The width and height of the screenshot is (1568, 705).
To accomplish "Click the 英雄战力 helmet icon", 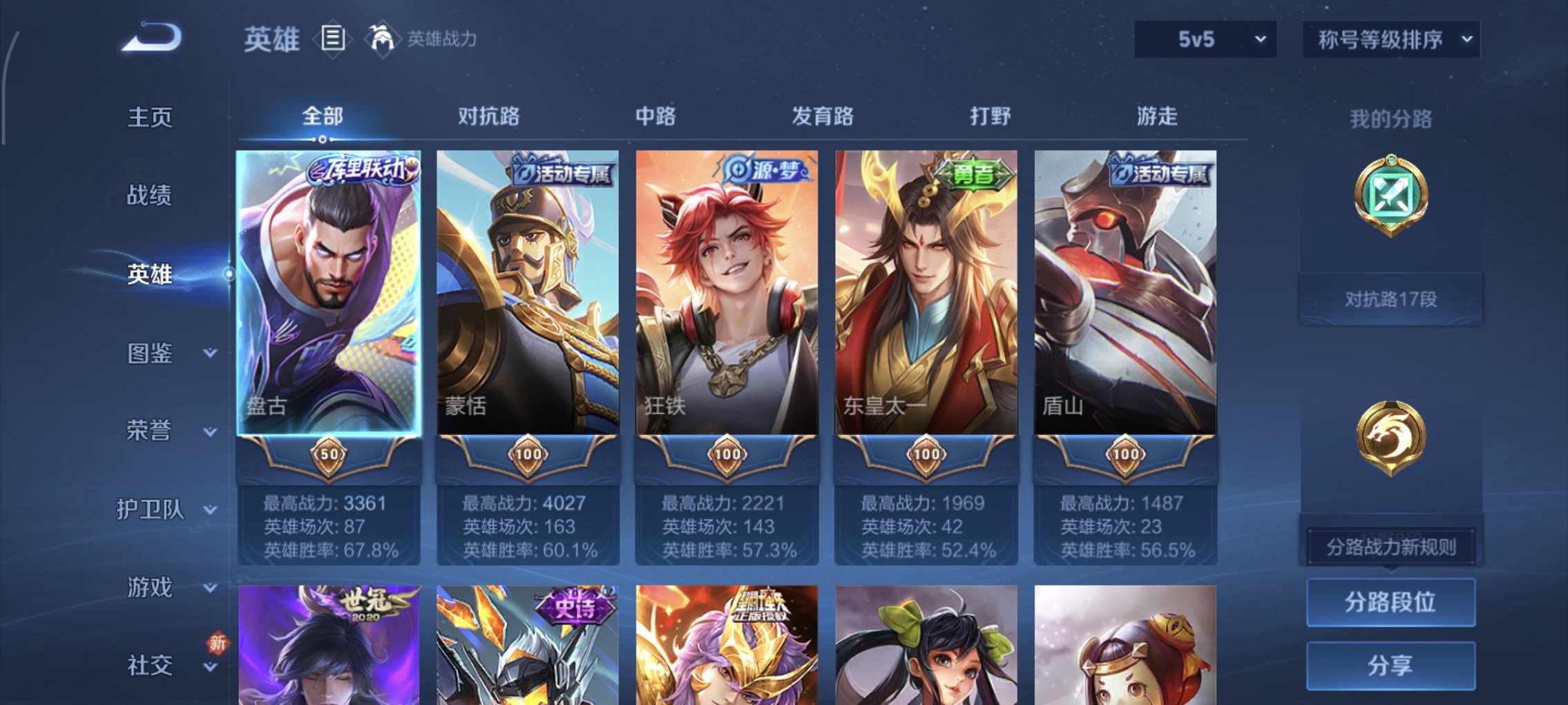I will point(382,38).
